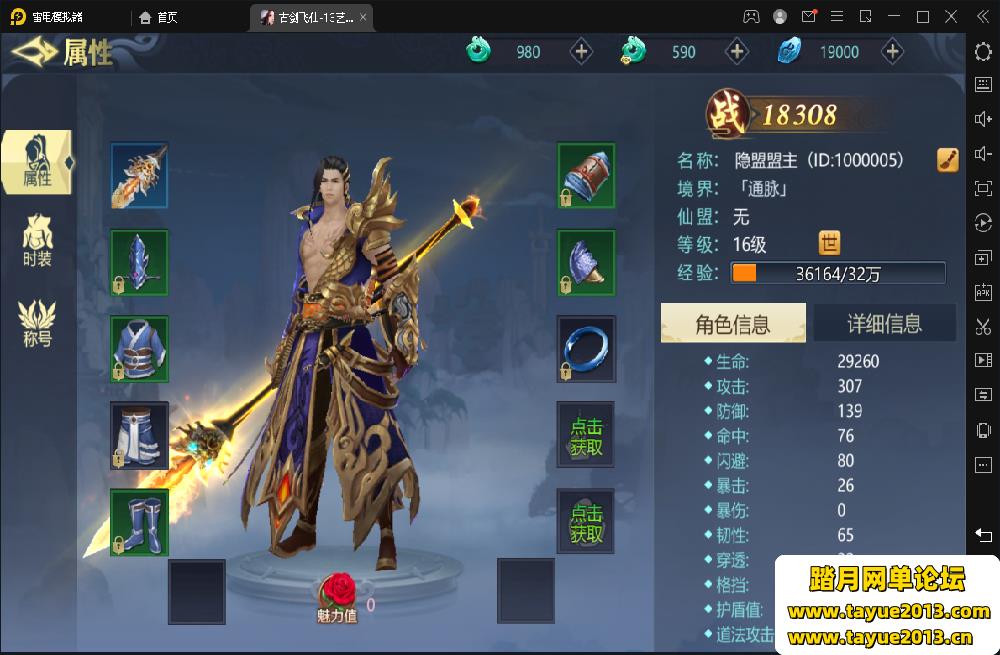Viewport: 1000px width, 655px height.
Task: Open the white trousers equipment slot
Action: click(139, 435)
